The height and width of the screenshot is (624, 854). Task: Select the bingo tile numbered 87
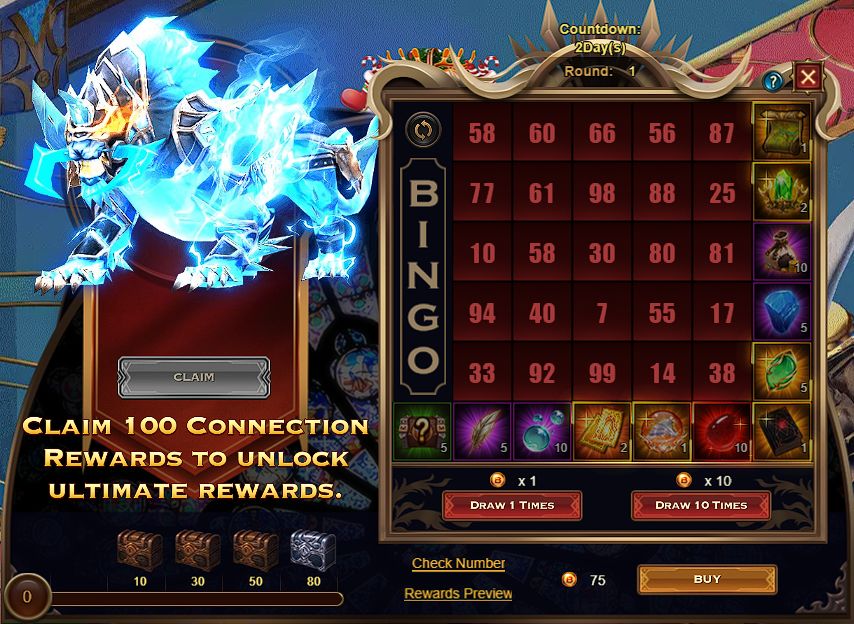722,133
